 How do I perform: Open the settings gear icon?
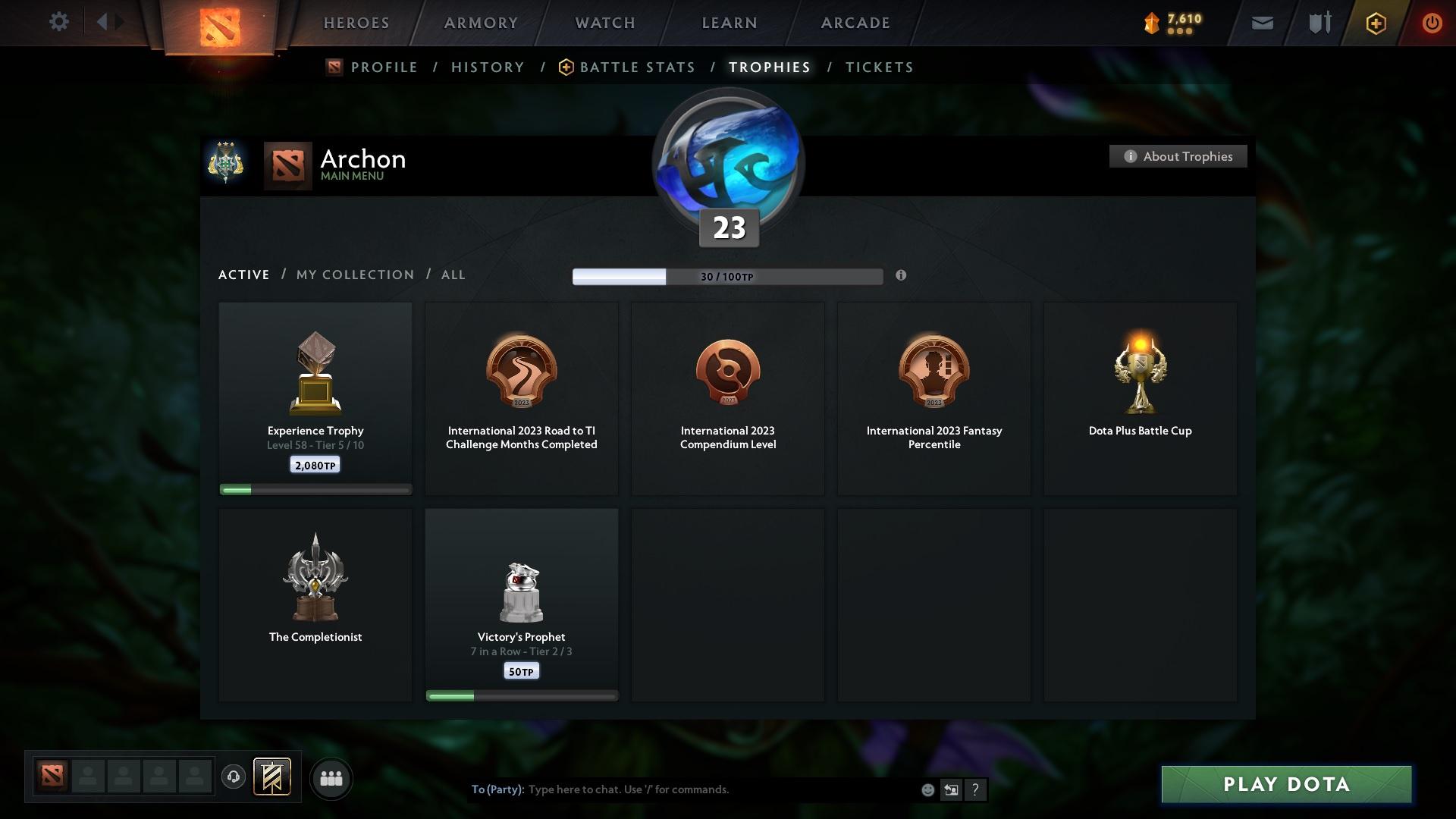coord(58,22)
